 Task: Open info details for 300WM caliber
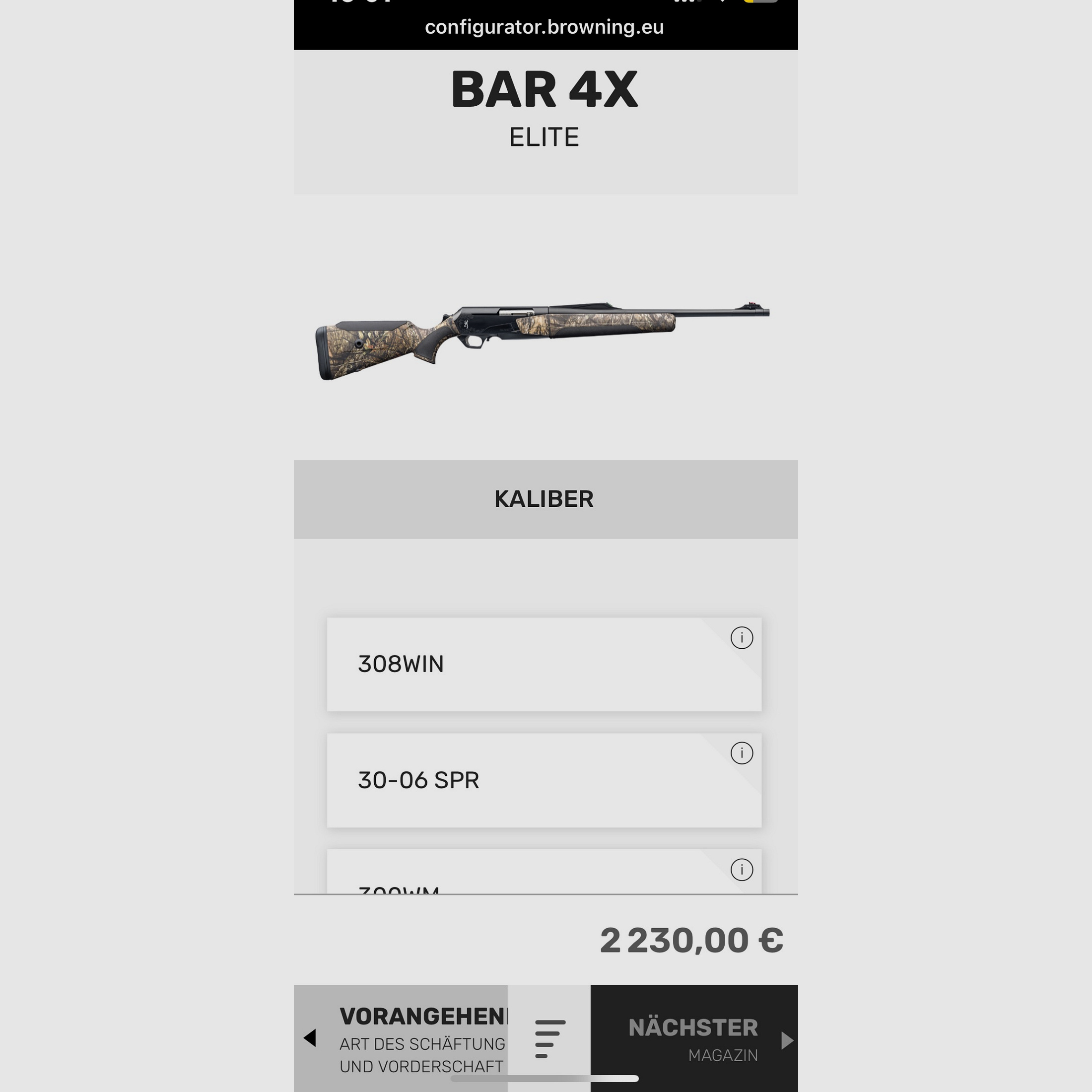click(x=741, y=871)
